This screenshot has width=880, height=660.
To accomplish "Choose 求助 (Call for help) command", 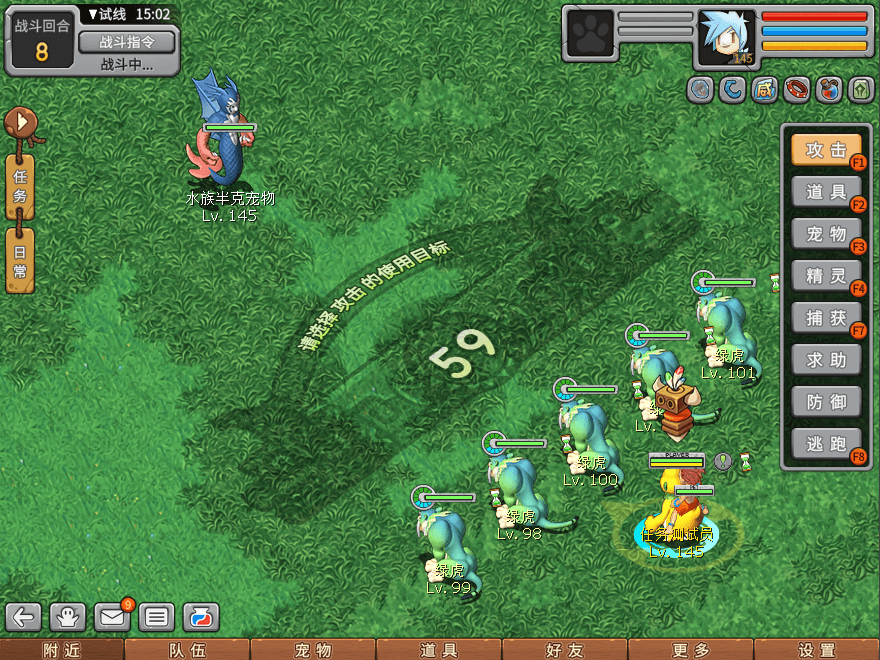I will (826, 359).
